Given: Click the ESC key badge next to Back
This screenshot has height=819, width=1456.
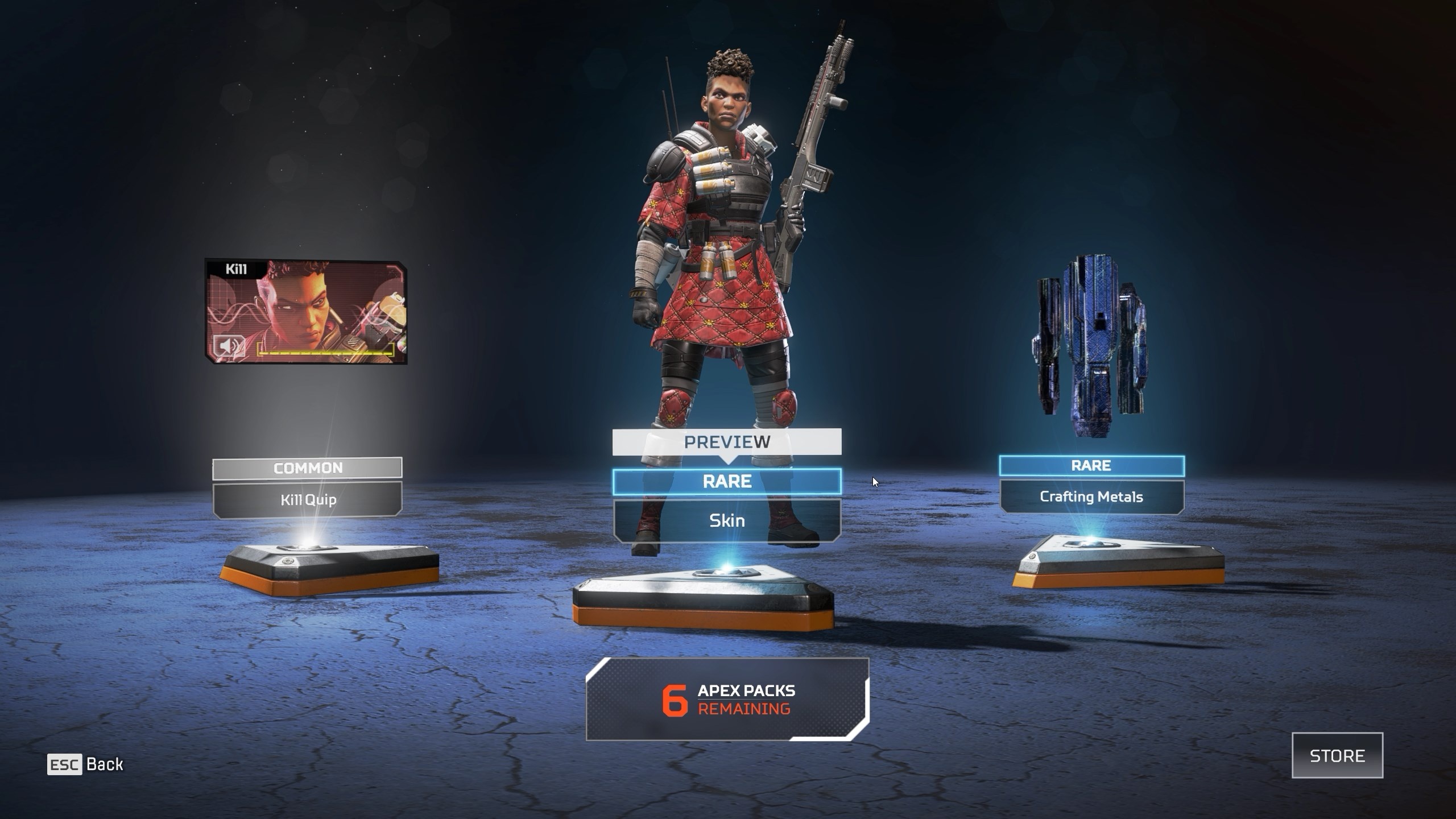Looking at the screenshot, I should (x=64, y=765).
